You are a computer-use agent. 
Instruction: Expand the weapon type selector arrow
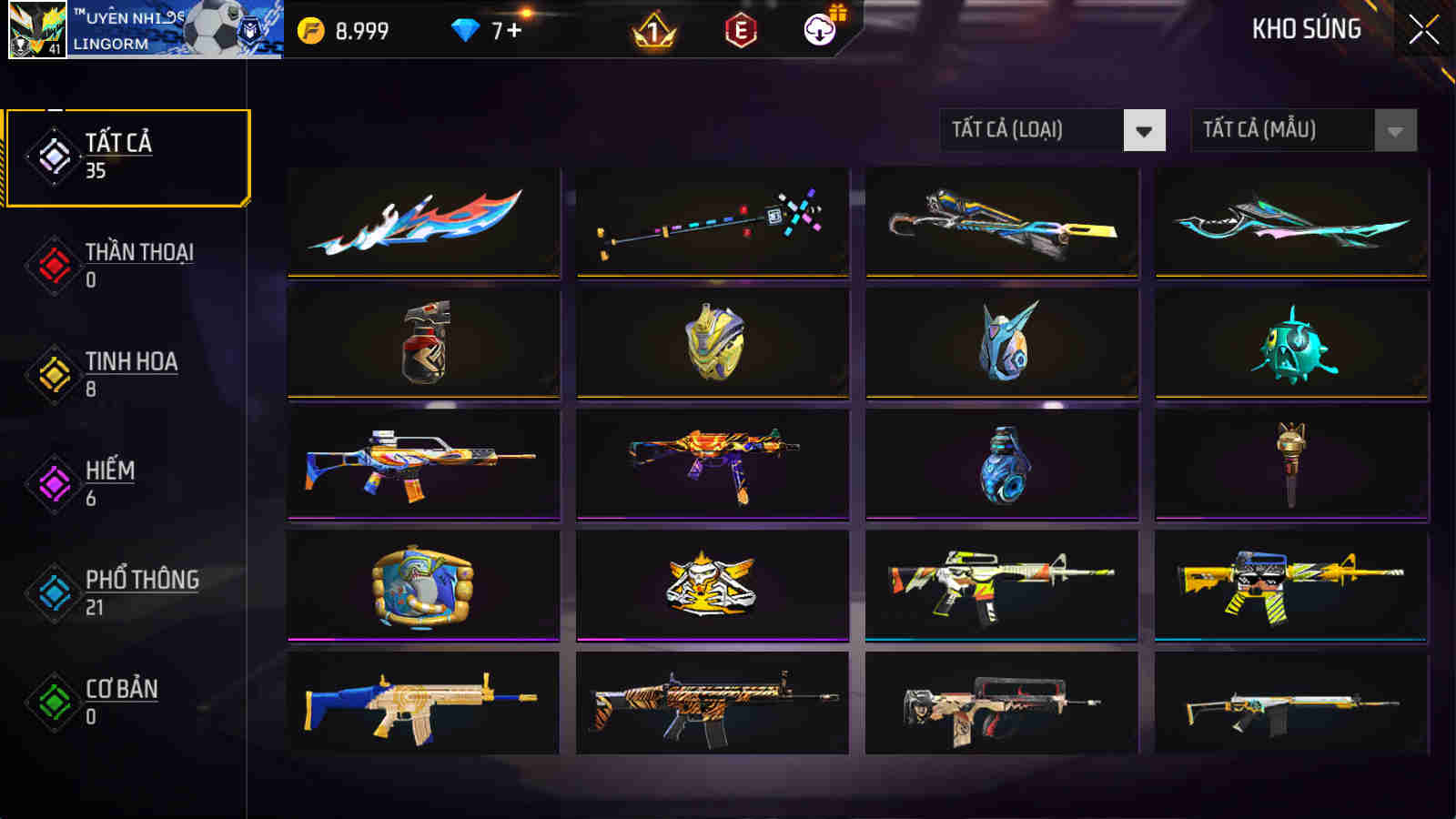[x=1143, y=130]
